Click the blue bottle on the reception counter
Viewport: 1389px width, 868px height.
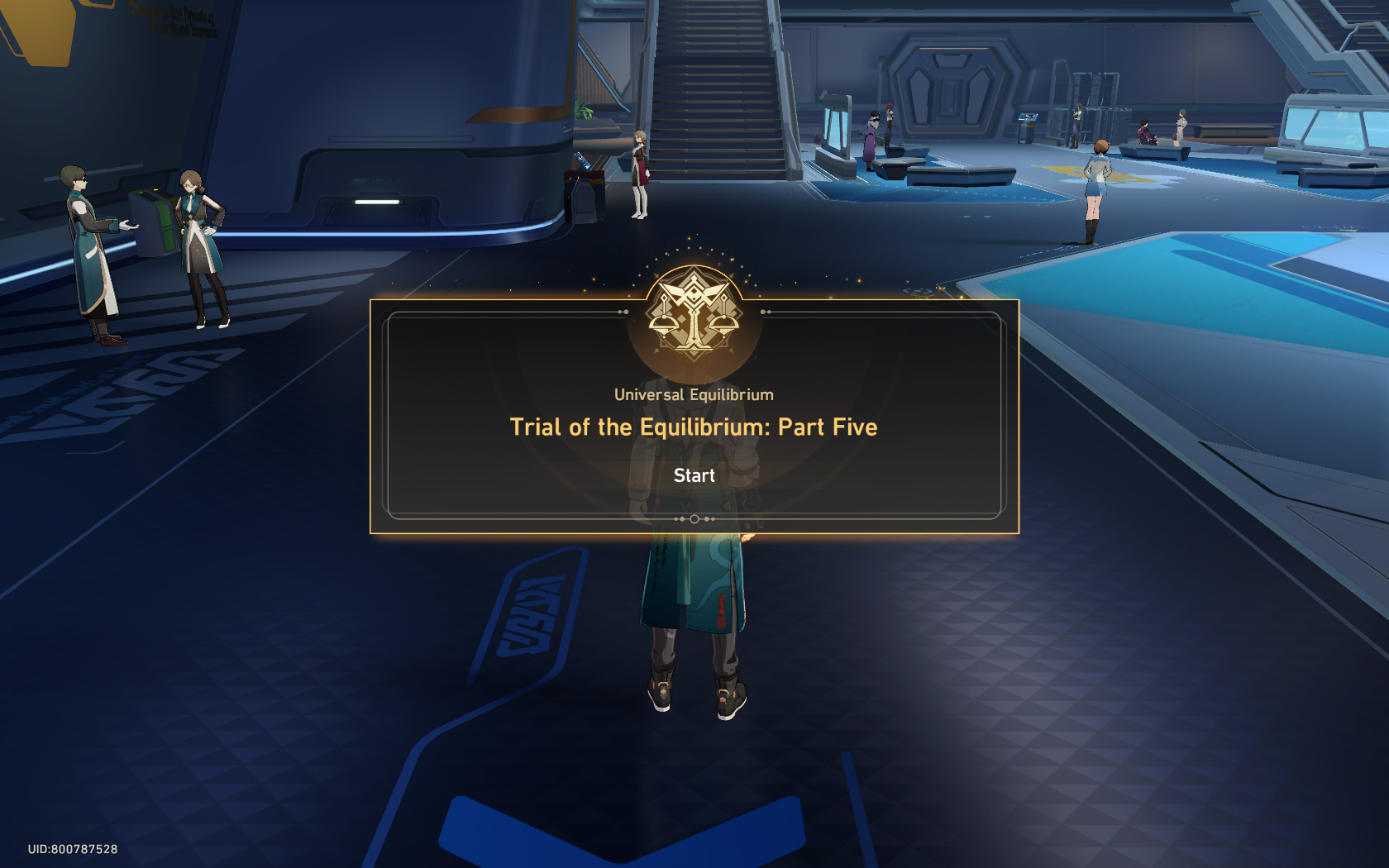(x=581, y=160)
